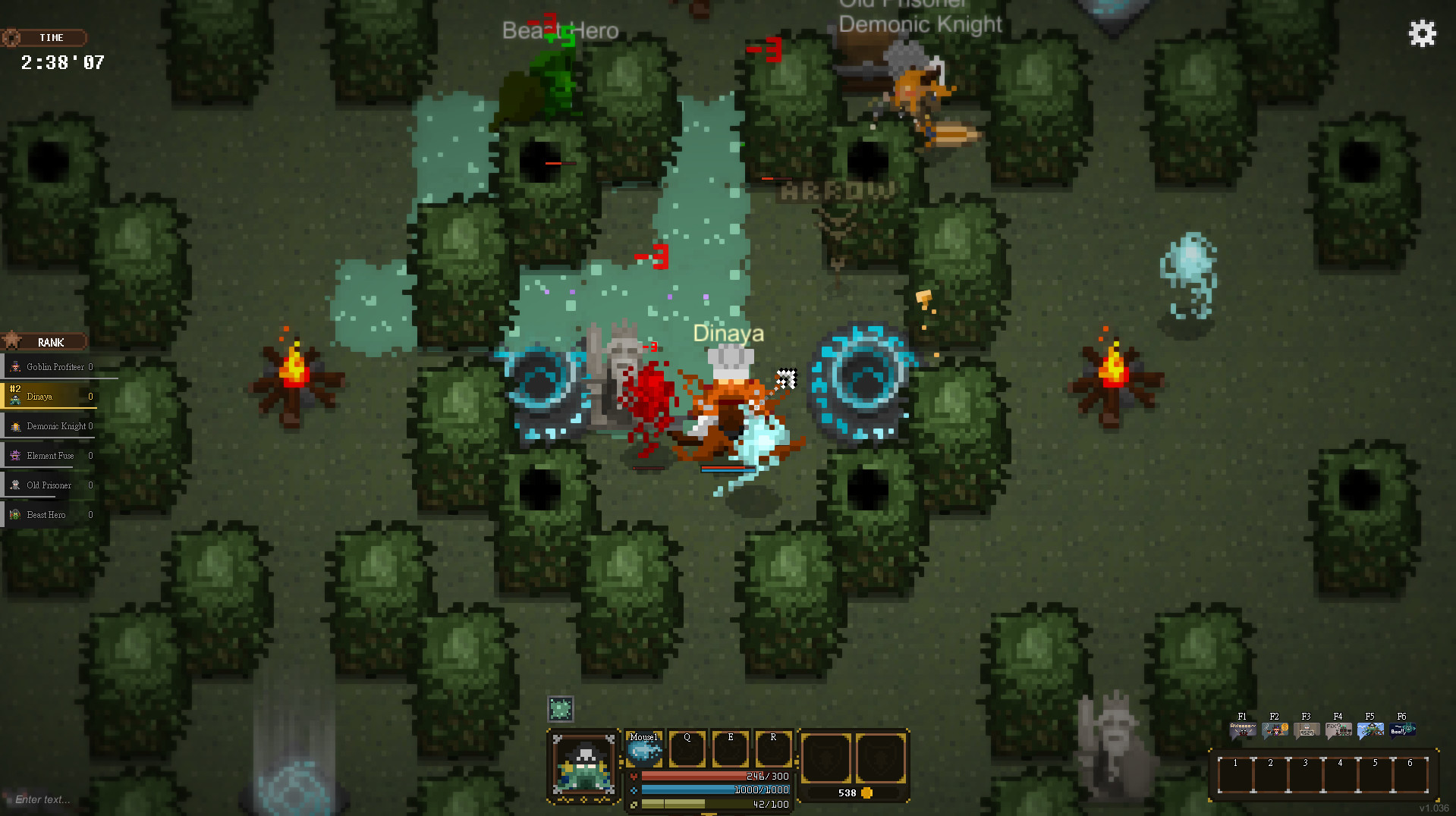Click the green buff icon above the portrait

tap(561, 708)
